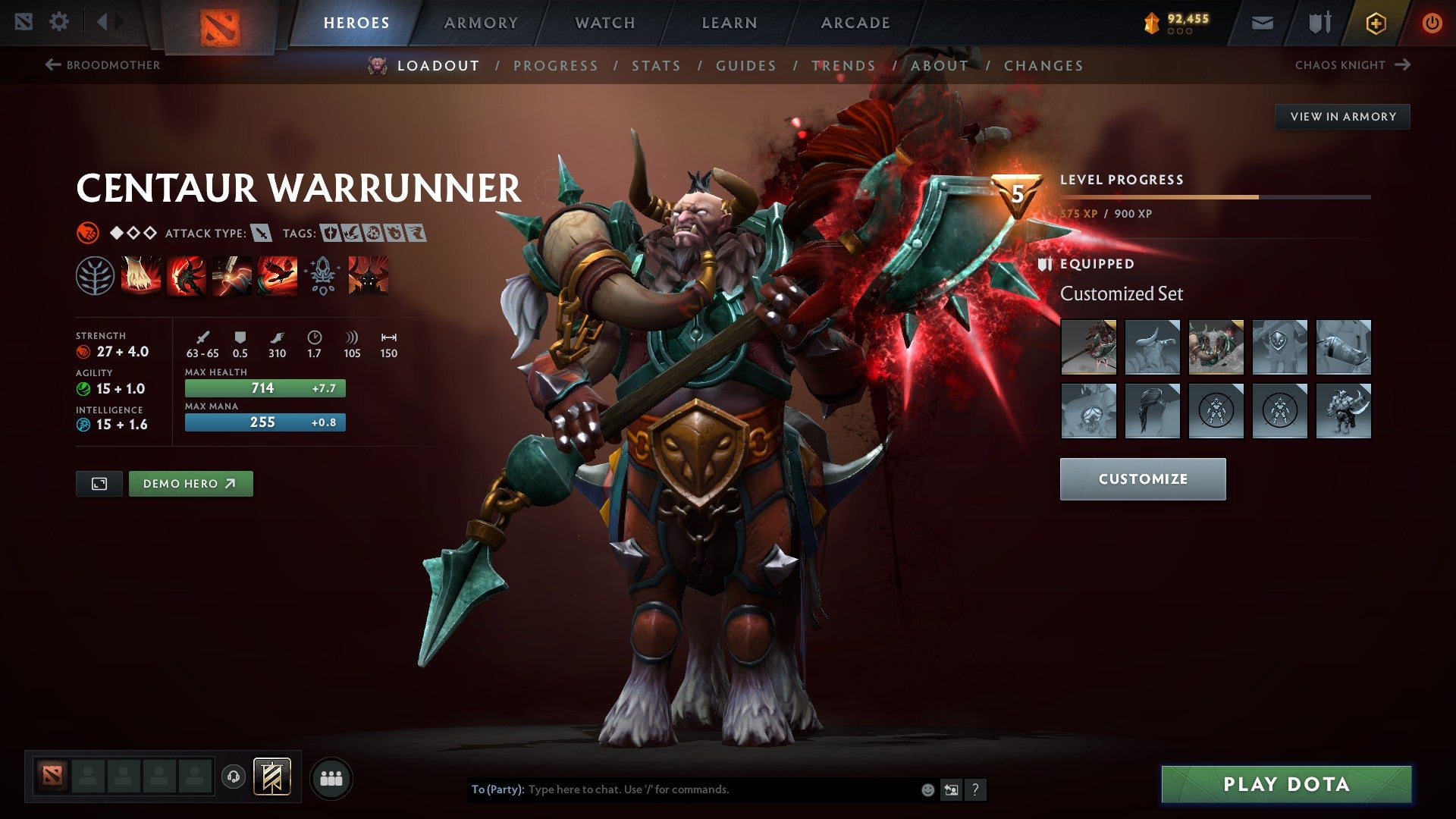
Task: Switch to the STATS tab
Action: (657, 66)
